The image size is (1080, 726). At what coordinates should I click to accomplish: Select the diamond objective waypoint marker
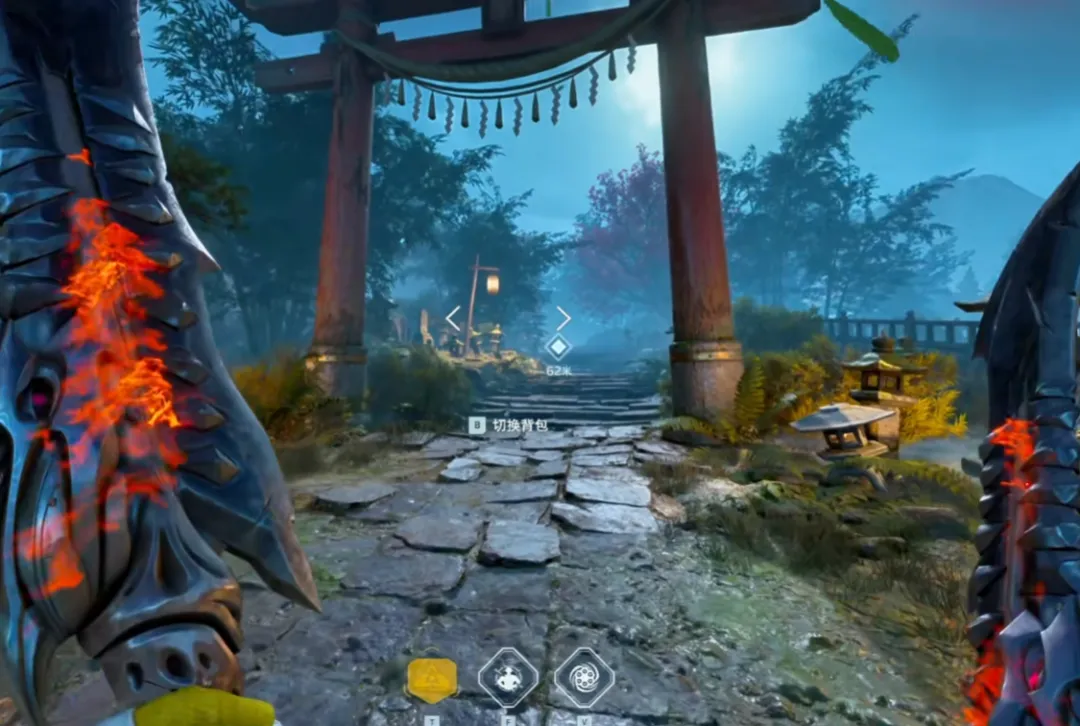[x=558, y=347]
